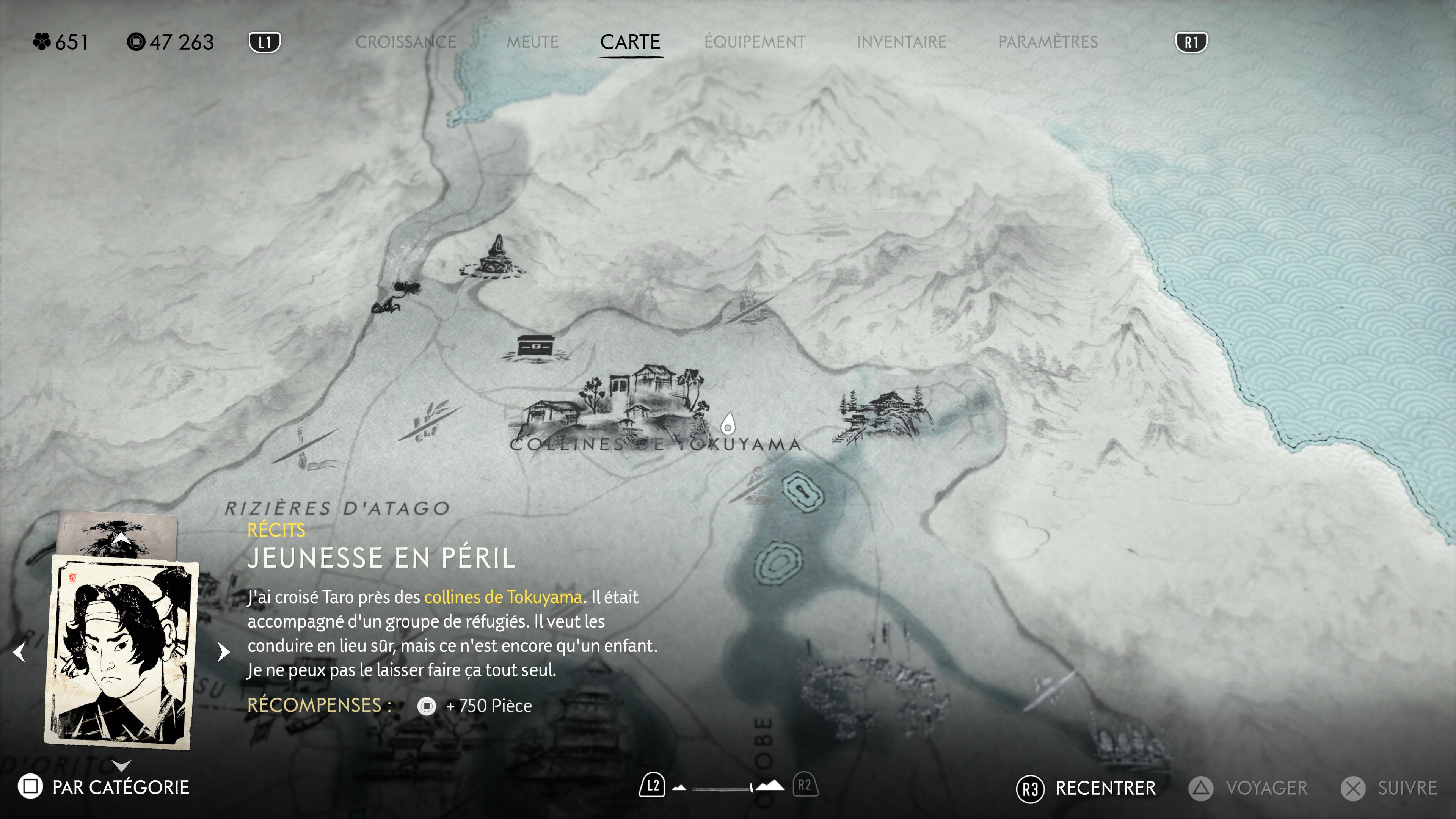Select the Carte tab
The image size is (1456, 819).
(x=630, y=42)
